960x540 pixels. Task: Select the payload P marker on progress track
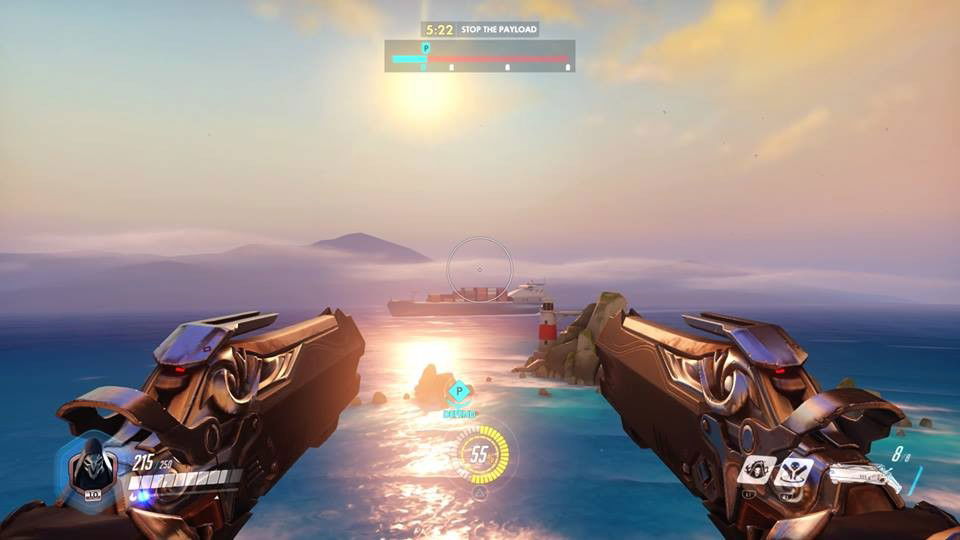[426, 48]
